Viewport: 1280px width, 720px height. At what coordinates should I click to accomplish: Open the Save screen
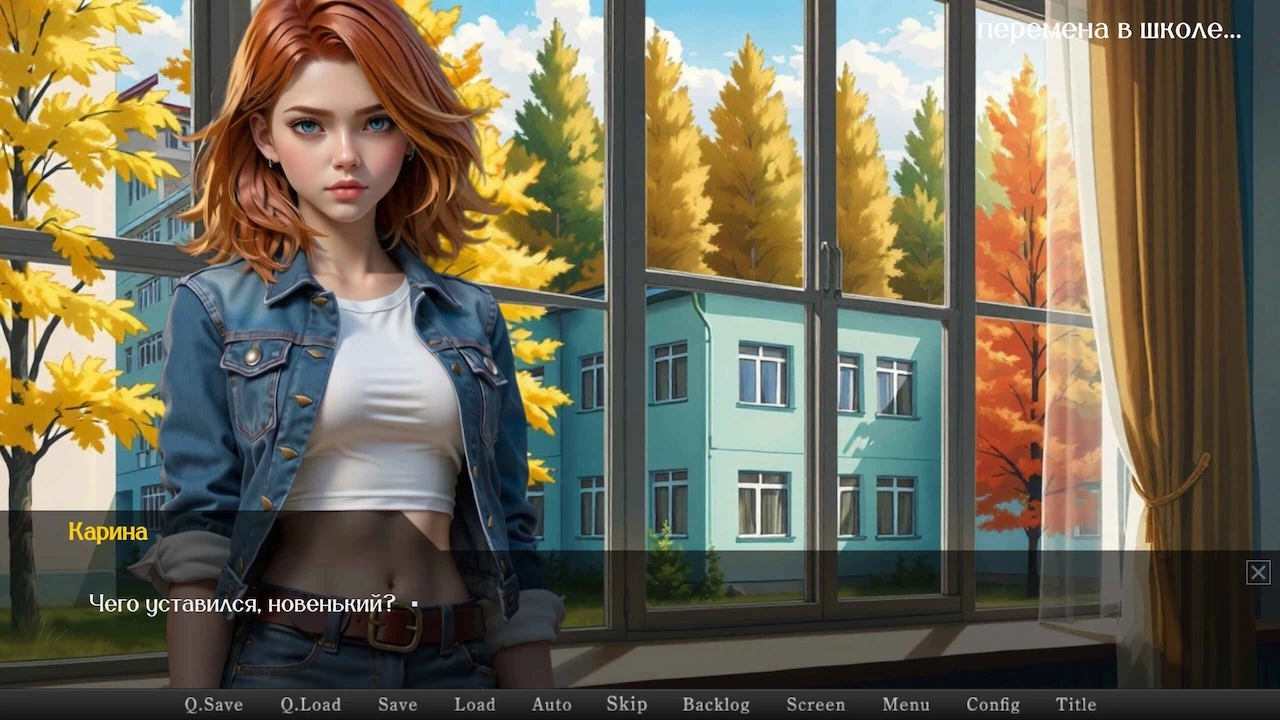(x=397, y=704)
